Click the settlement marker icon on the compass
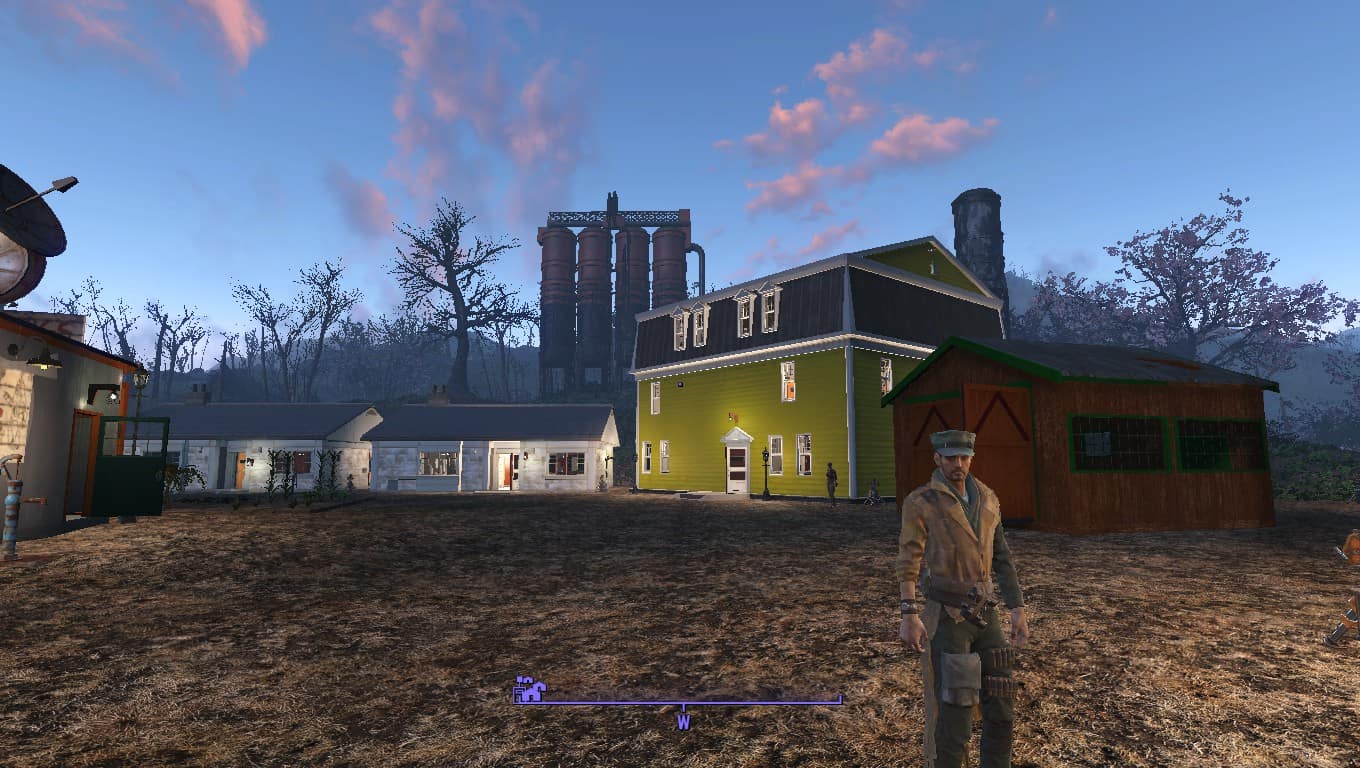This screenshot has width=1360, height=768. coord(530,689)
